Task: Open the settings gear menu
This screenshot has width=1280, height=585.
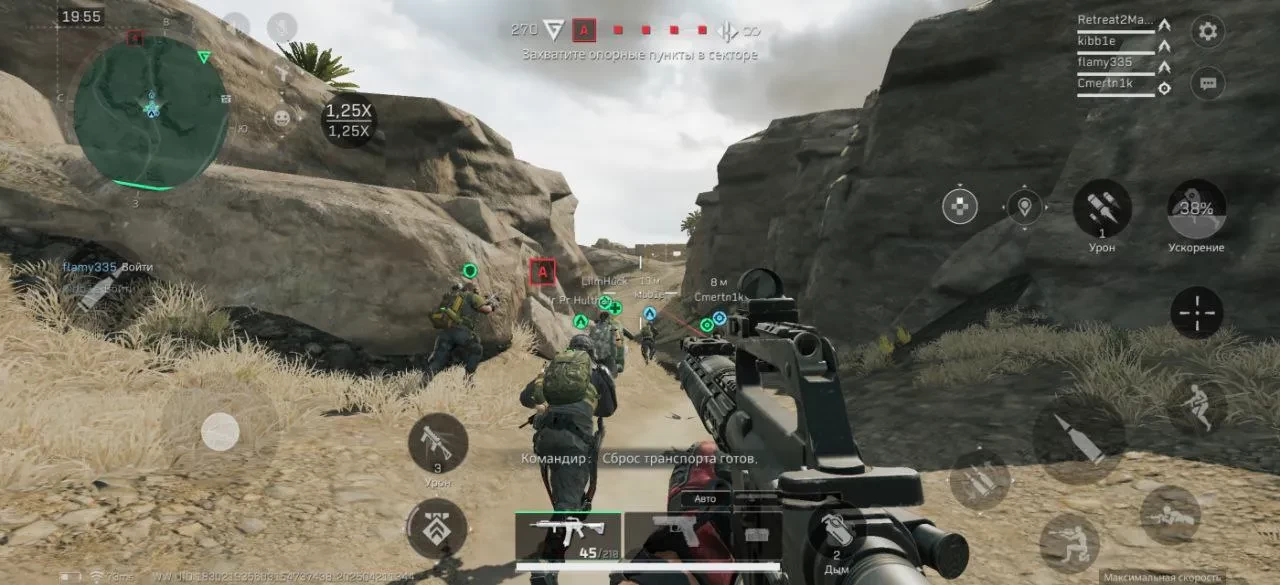Action: 1208,31
